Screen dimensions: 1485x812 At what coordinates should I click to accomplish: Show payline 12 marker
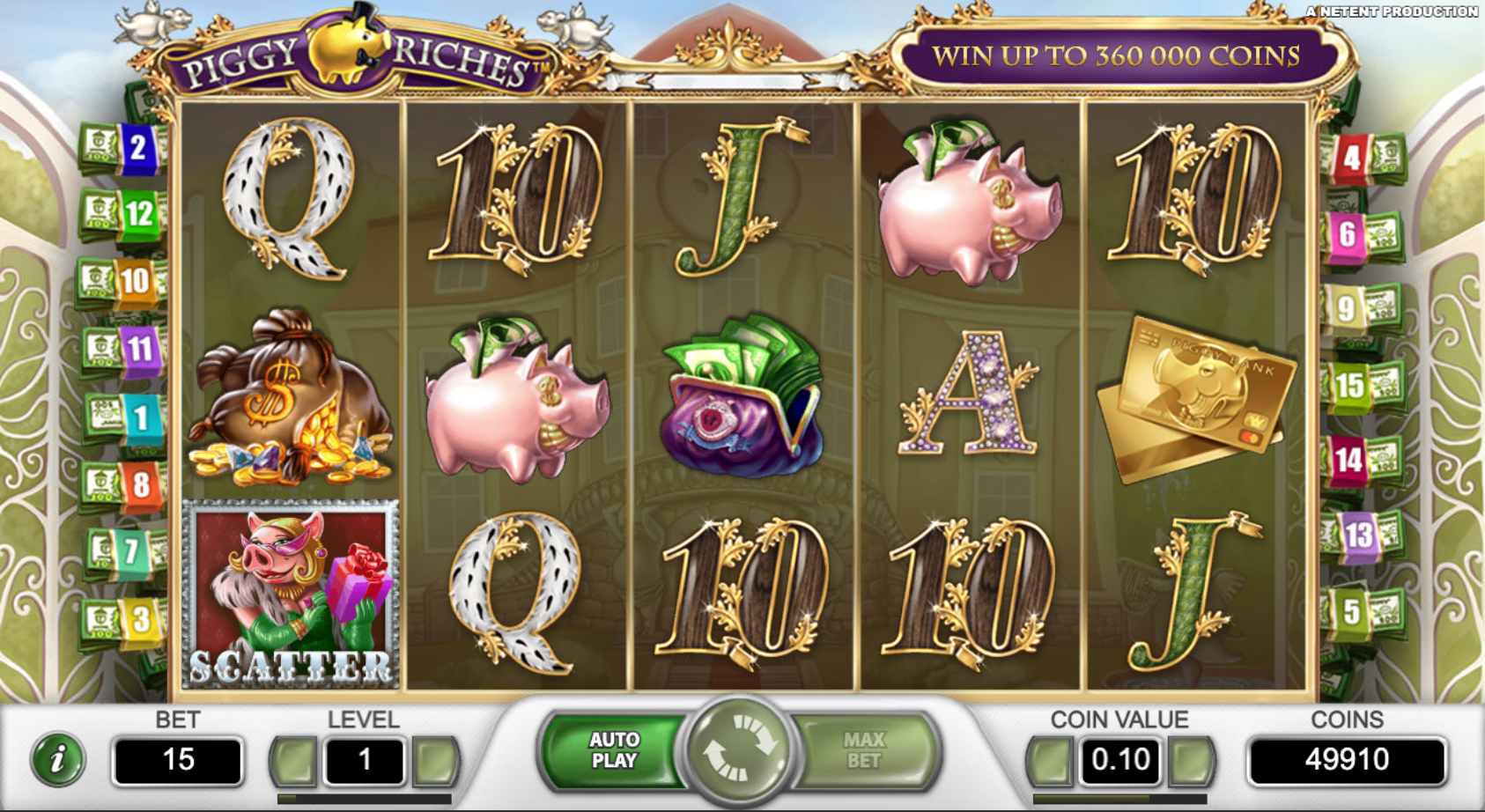138,214
